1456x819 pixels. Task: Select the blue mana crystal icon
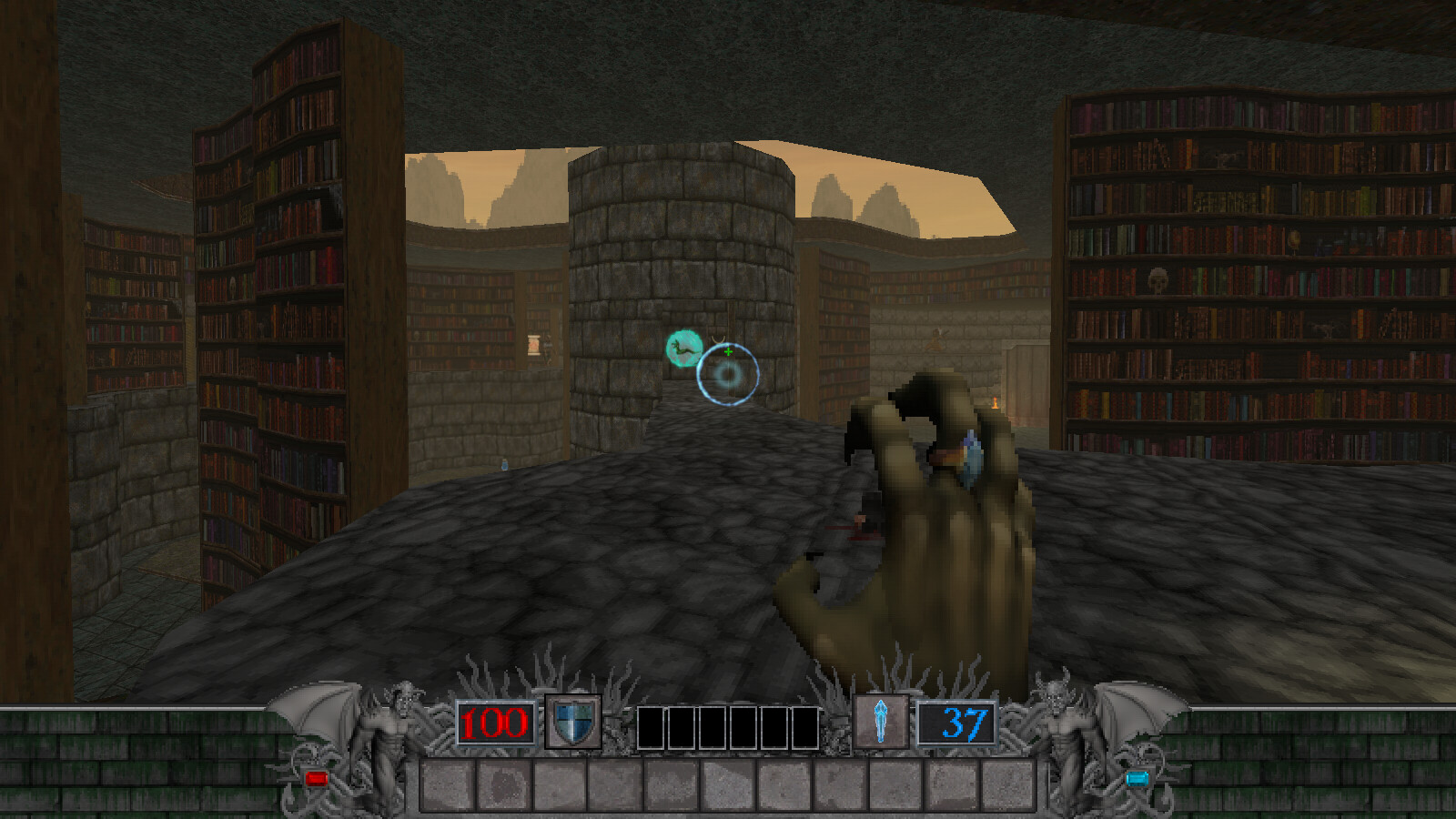[881, 719]
